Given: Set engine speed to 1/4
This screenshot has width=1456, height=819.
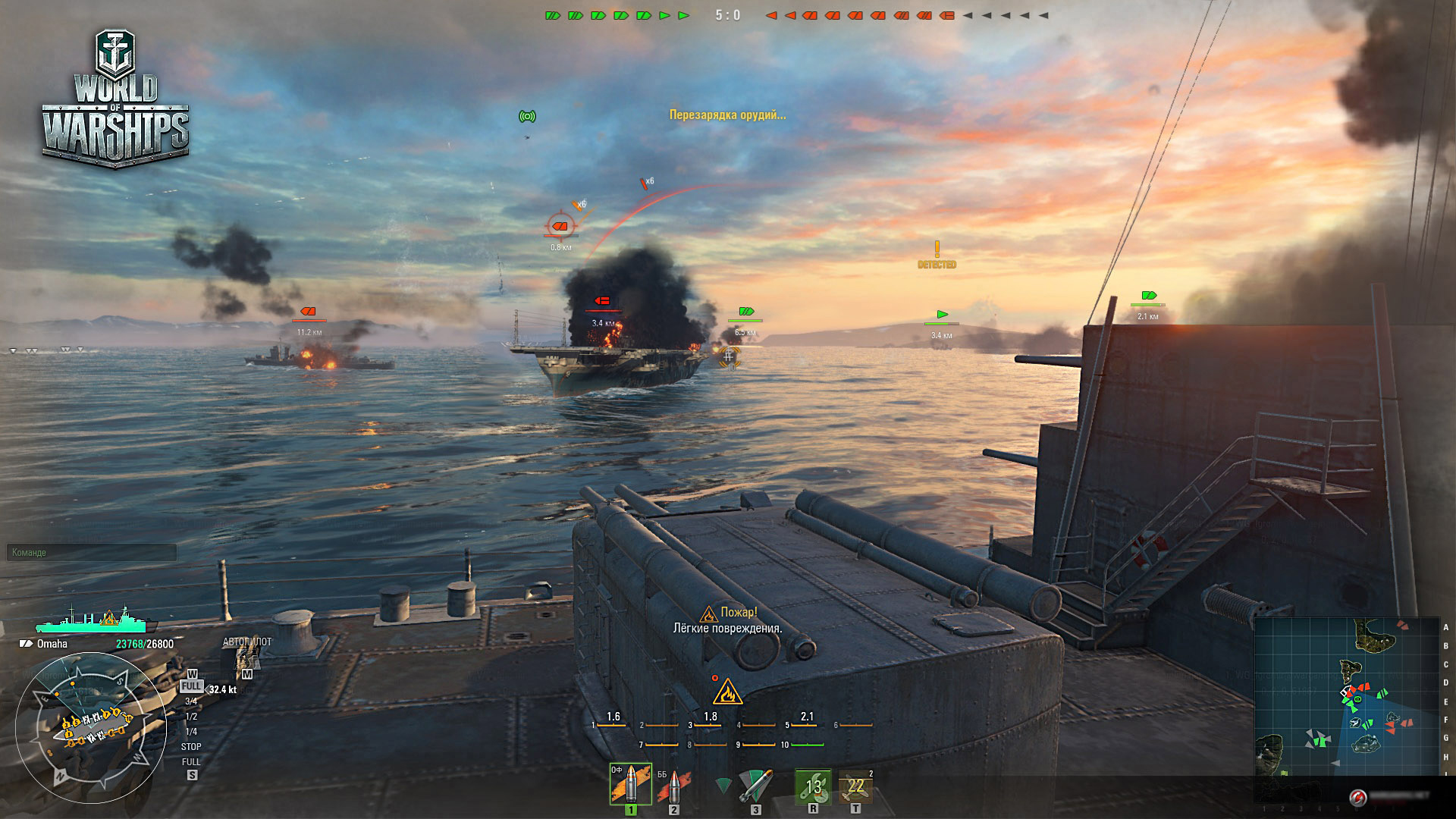Looking at the screenshot, I should (x=191, y=732).
